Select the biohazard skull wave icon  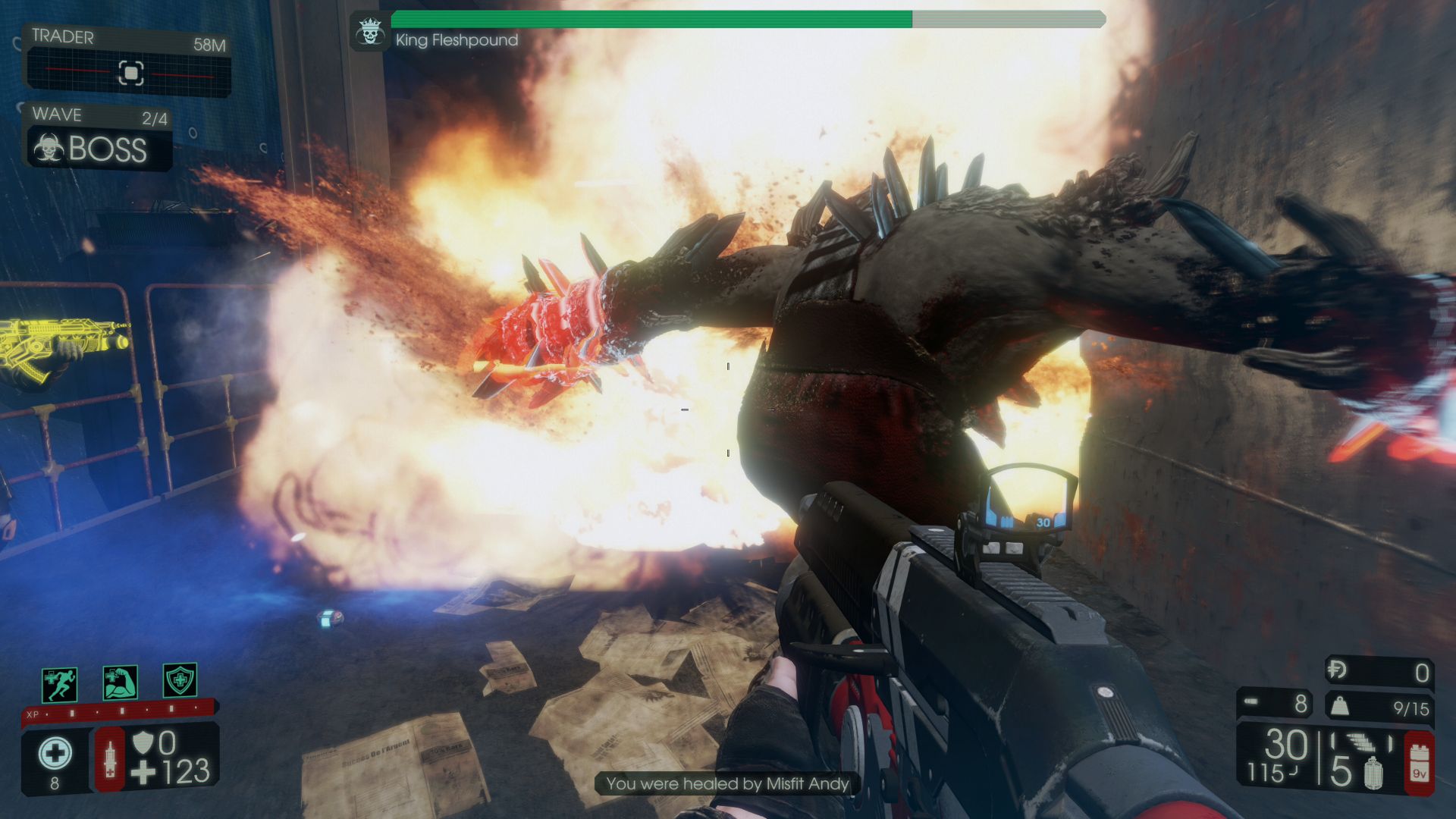click(49, 149)
